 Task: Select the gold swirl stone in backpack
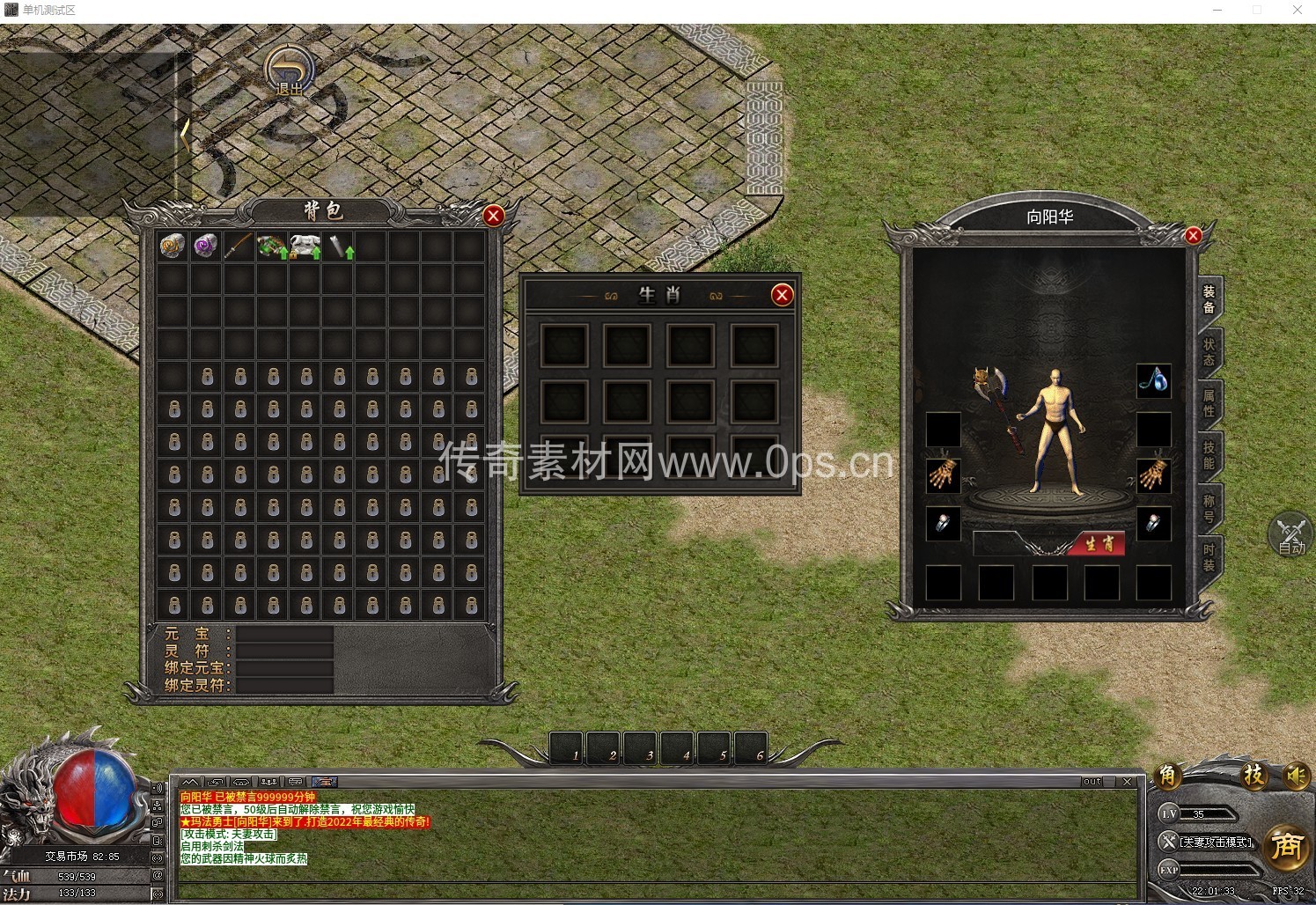(x=173, y=246)
